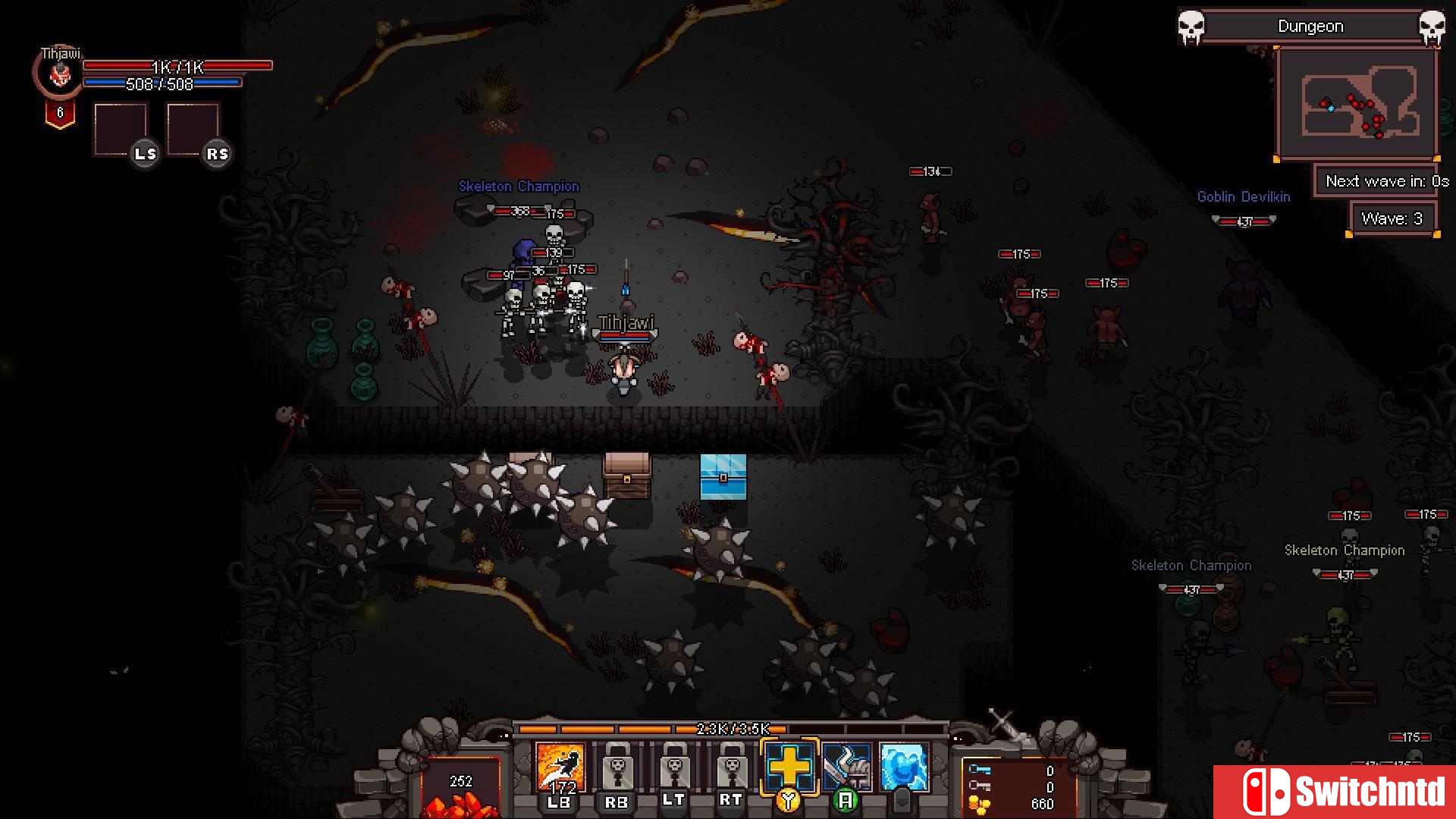Select the empty LS item slot

[x=121, y=129]
